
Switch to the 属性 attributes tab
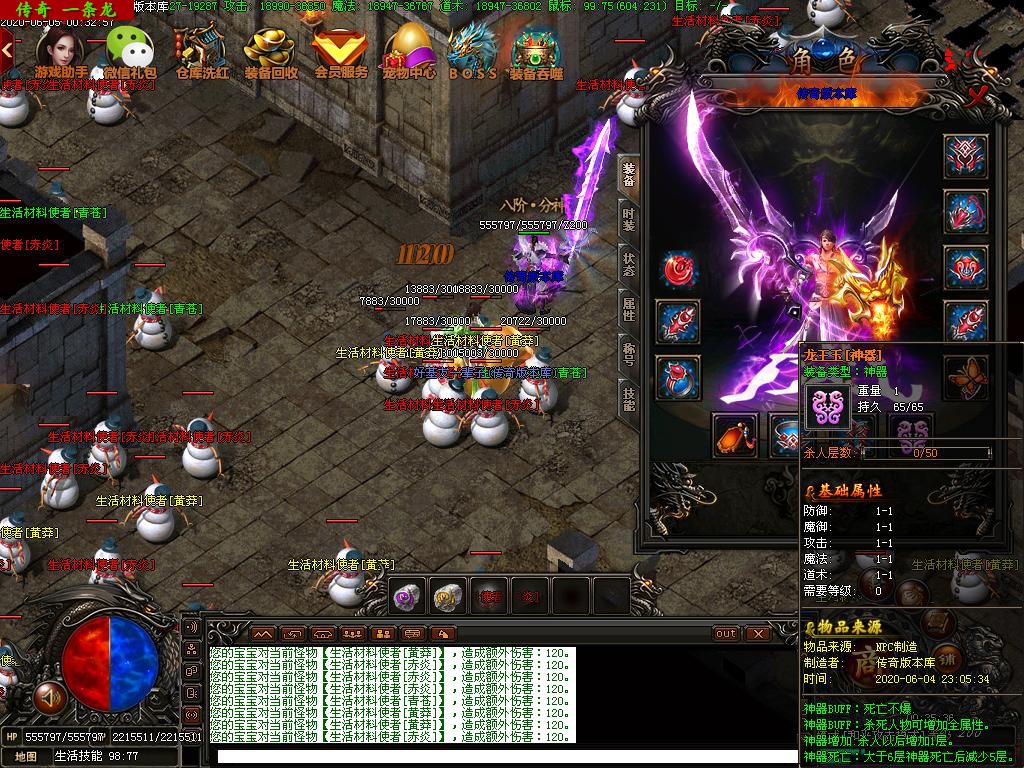(629, 309)
